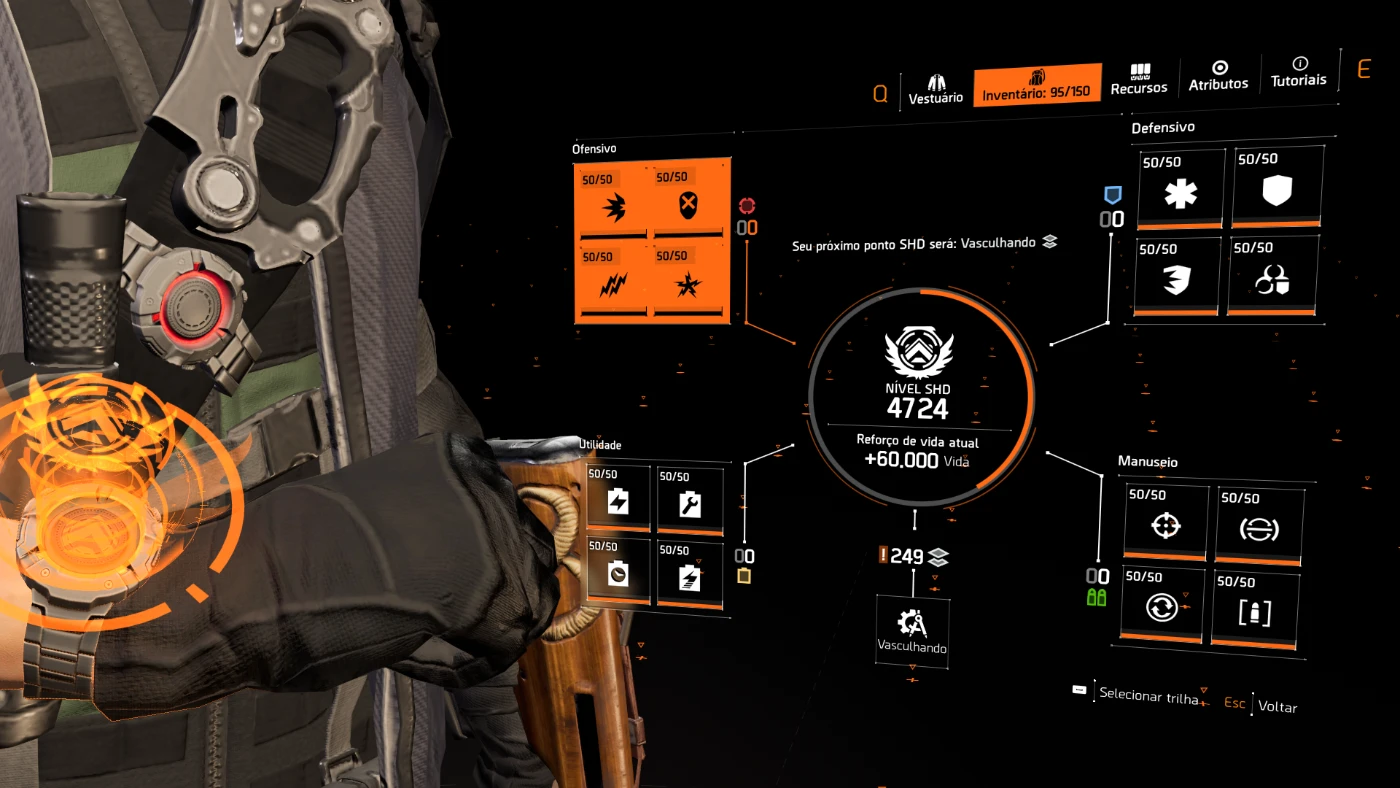Select the Ofensivo skull mask node
The height and width of the screenshot is (788, 1400).
(688, 204)
